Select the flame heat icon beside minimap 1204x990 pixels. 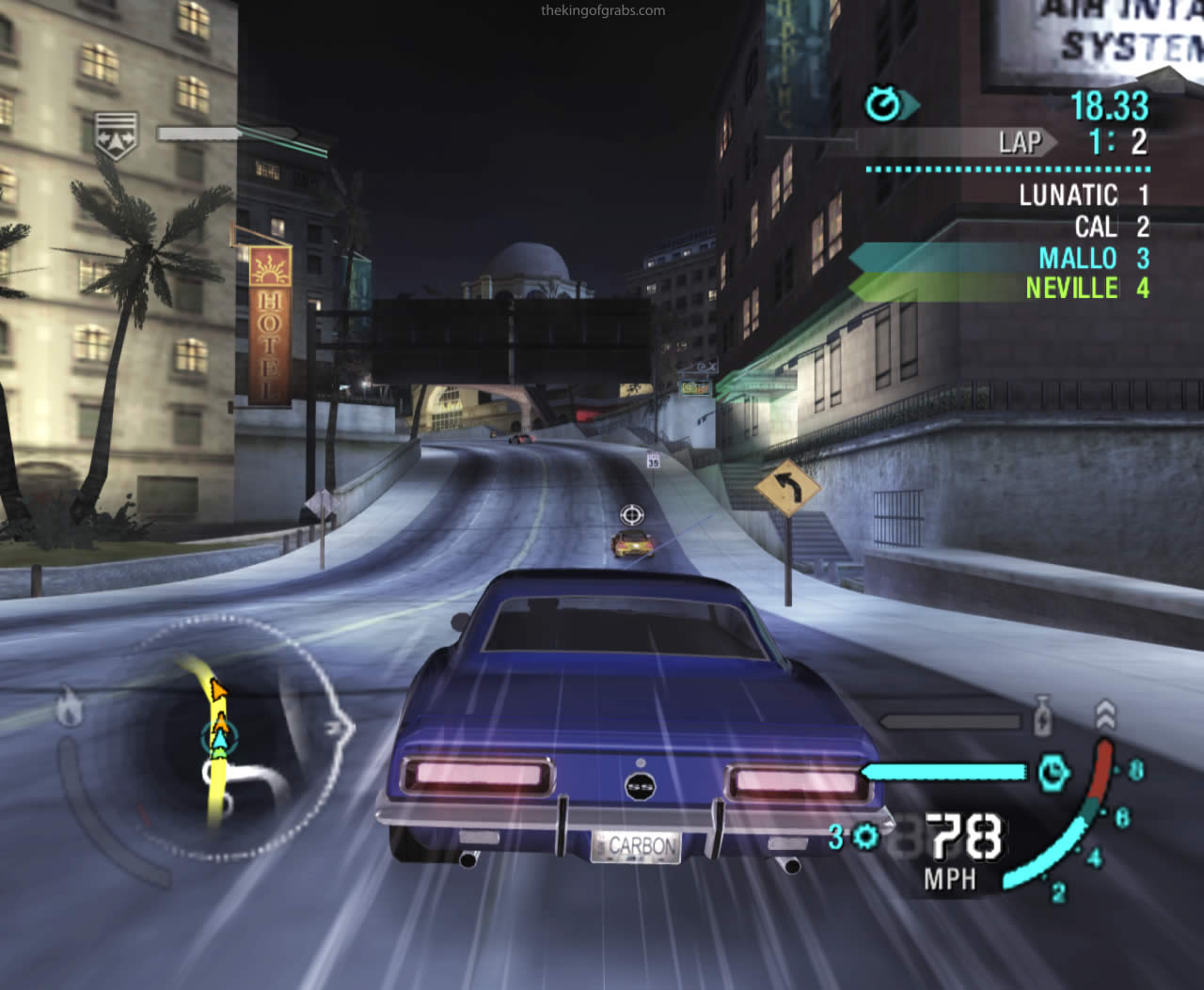coord(69,707)
